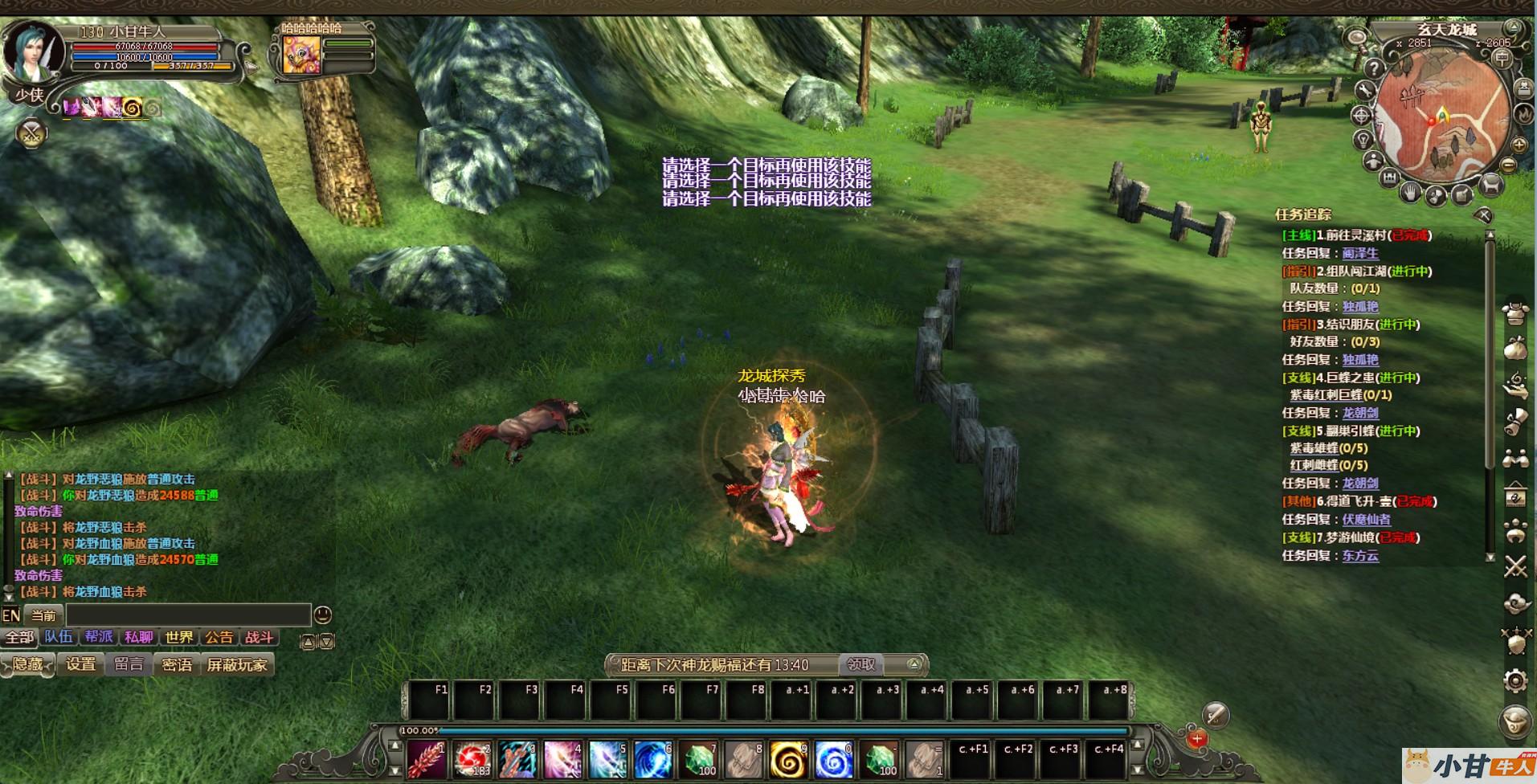Hide the chat panel with 隐藏 button
This screenshot has width=1537, height=784.
(27, 665)
